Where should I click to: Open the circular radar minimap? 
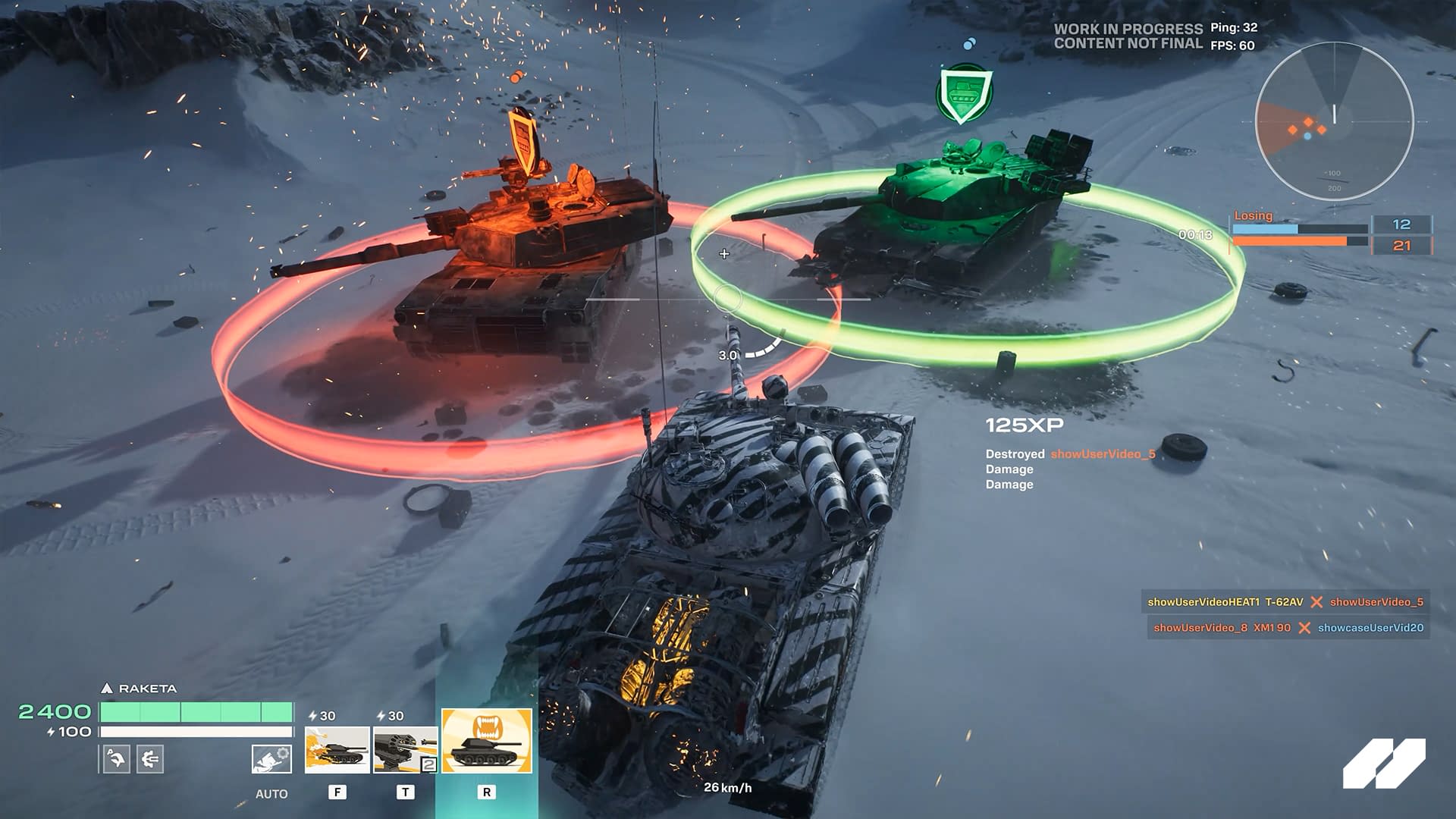click(x=1334, y=121)
